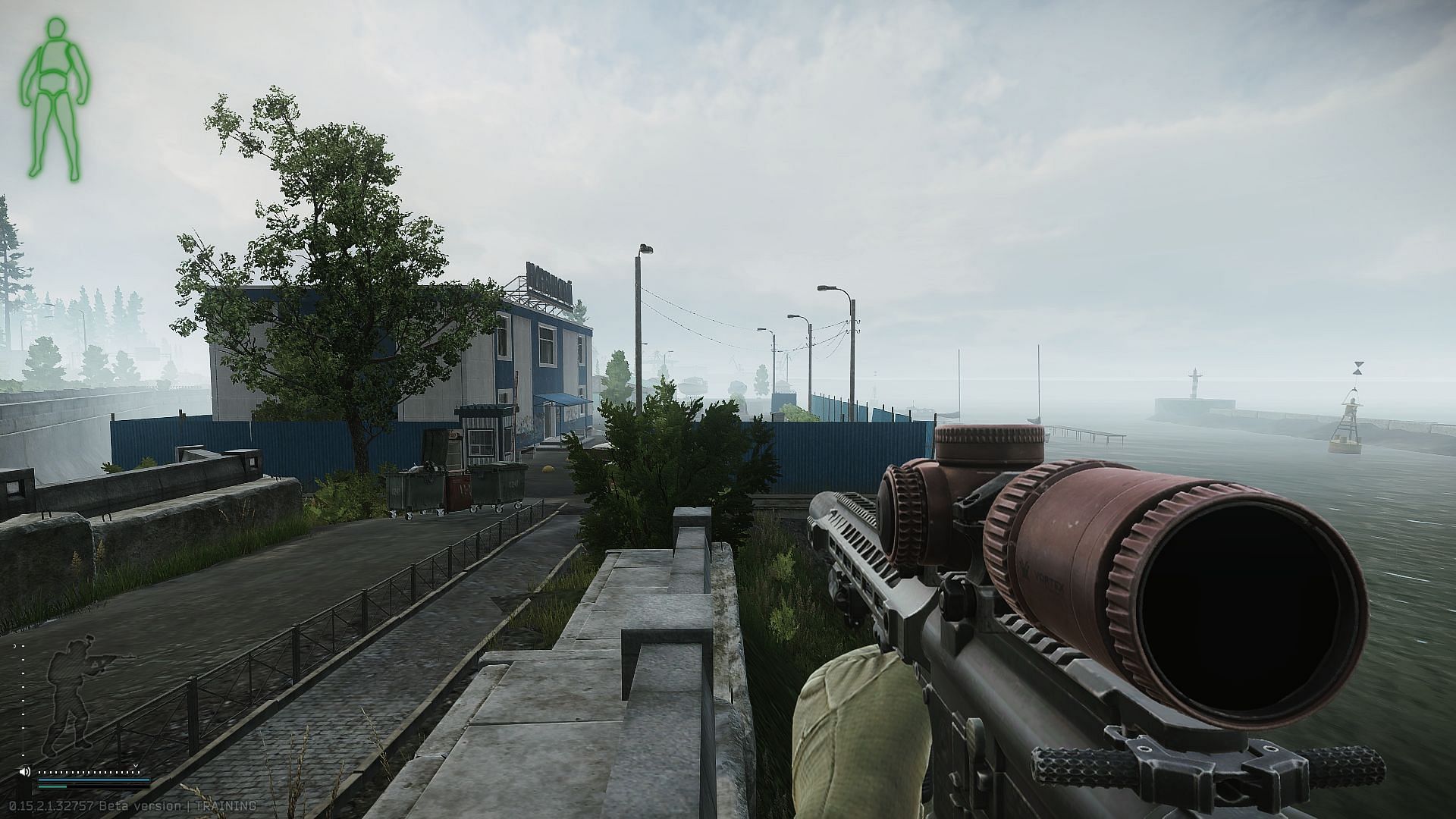Click the green body health silhouette
The height and width of the screenshot is (819, 1456).
[x=53, y=99]
